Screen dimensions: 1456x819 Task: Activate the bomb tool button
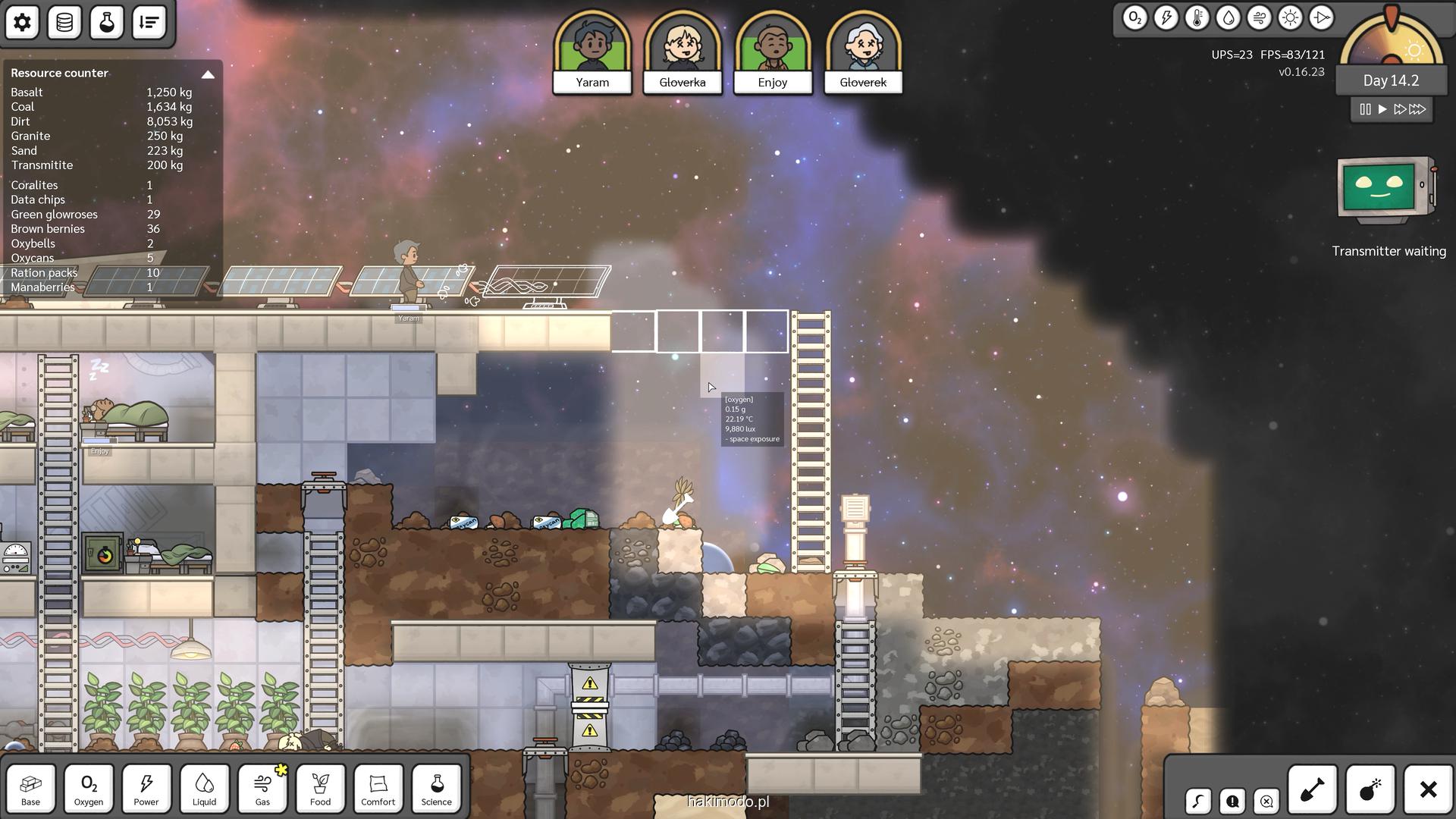1370,790
